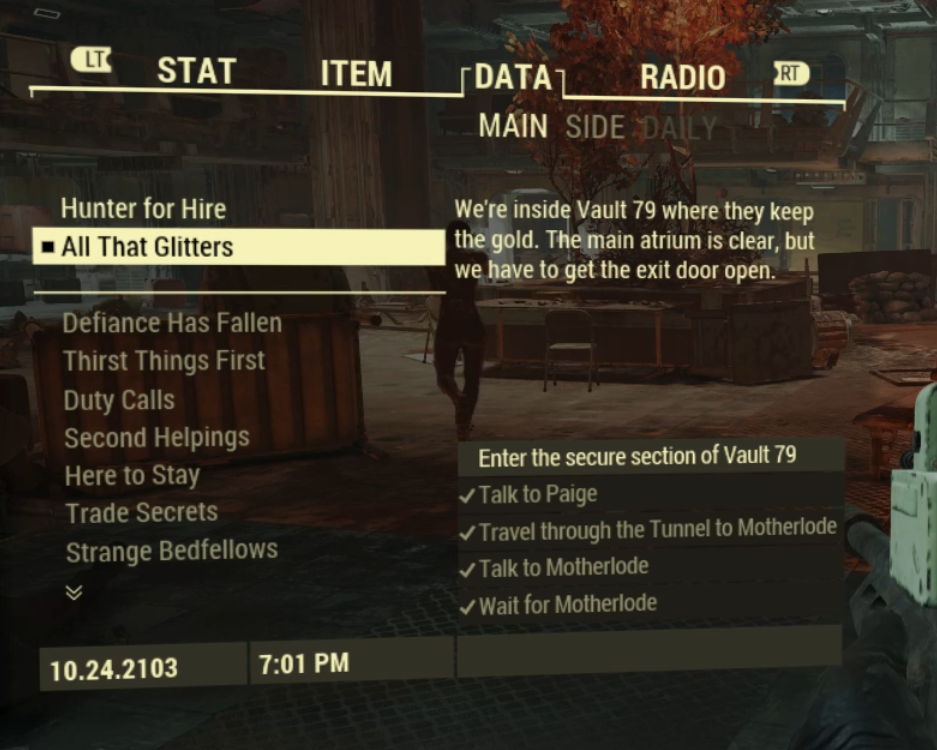
Task: Select the Defiance Has Fallen quest
Action: 172,323
